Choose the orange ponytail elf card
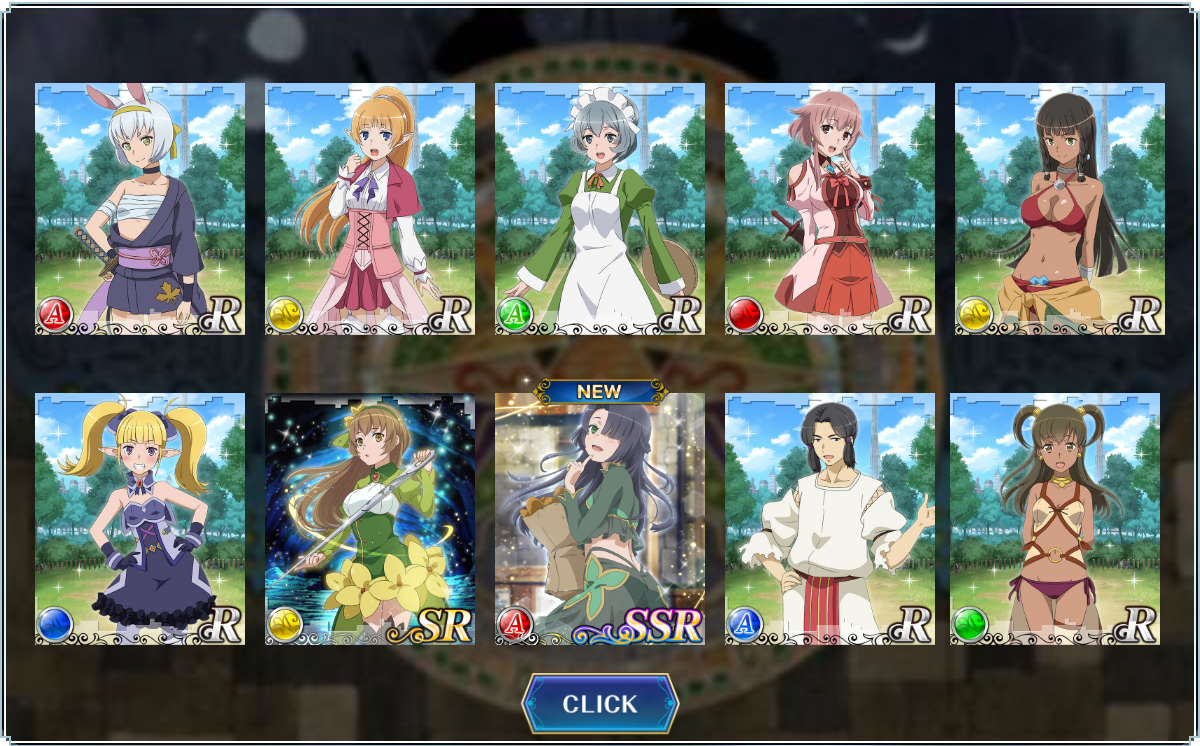This screenshot has width=1200, height=746. [370, 209]
